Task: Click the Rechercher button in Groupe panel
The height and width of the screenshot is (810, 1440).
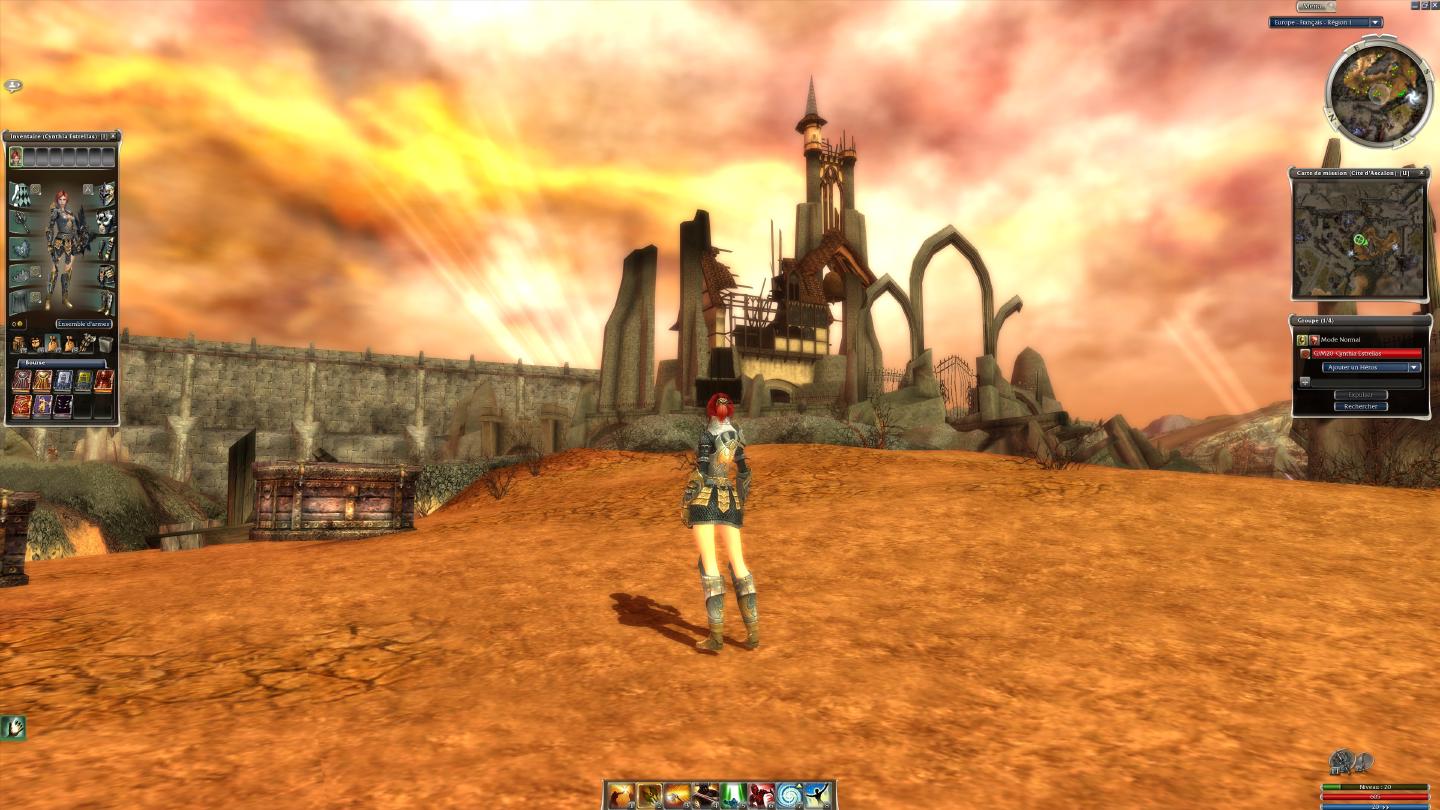Action: (x=1360, y=406)
